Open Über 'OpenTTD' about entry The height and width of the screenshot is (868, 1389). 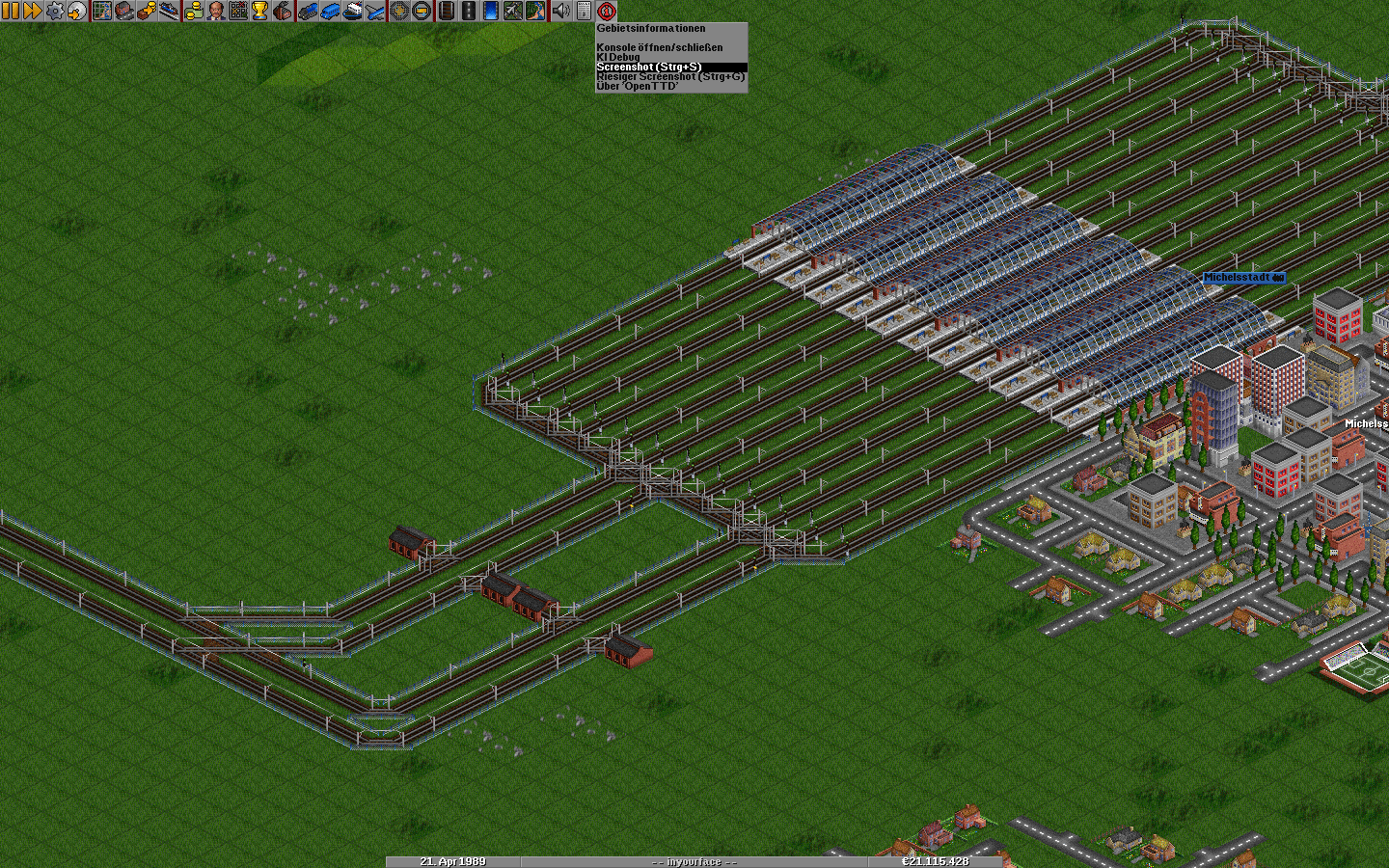tap(638, 87)
